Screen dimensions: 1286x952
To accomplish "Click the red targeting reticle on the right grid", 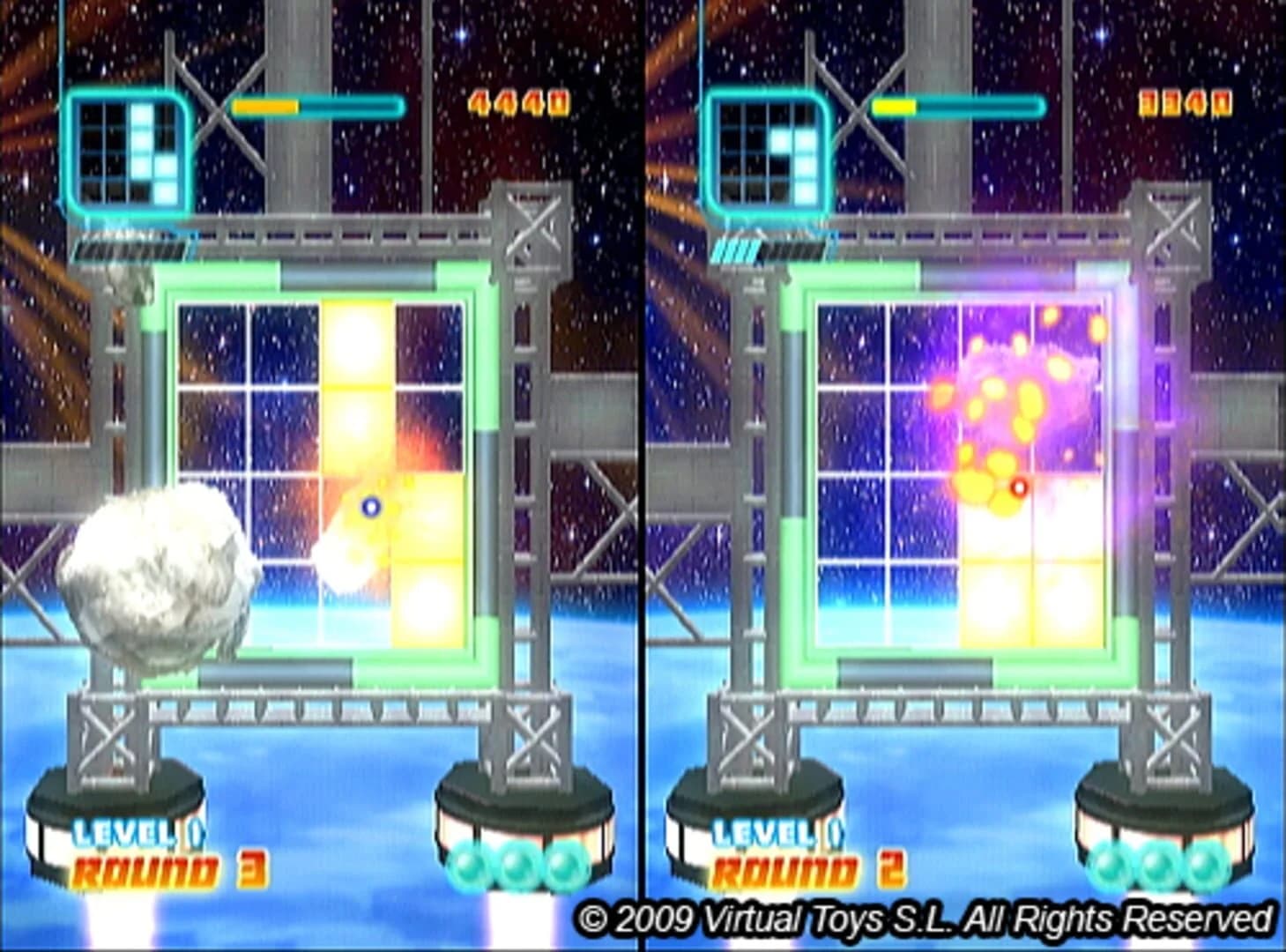I will click(1021, 486).
